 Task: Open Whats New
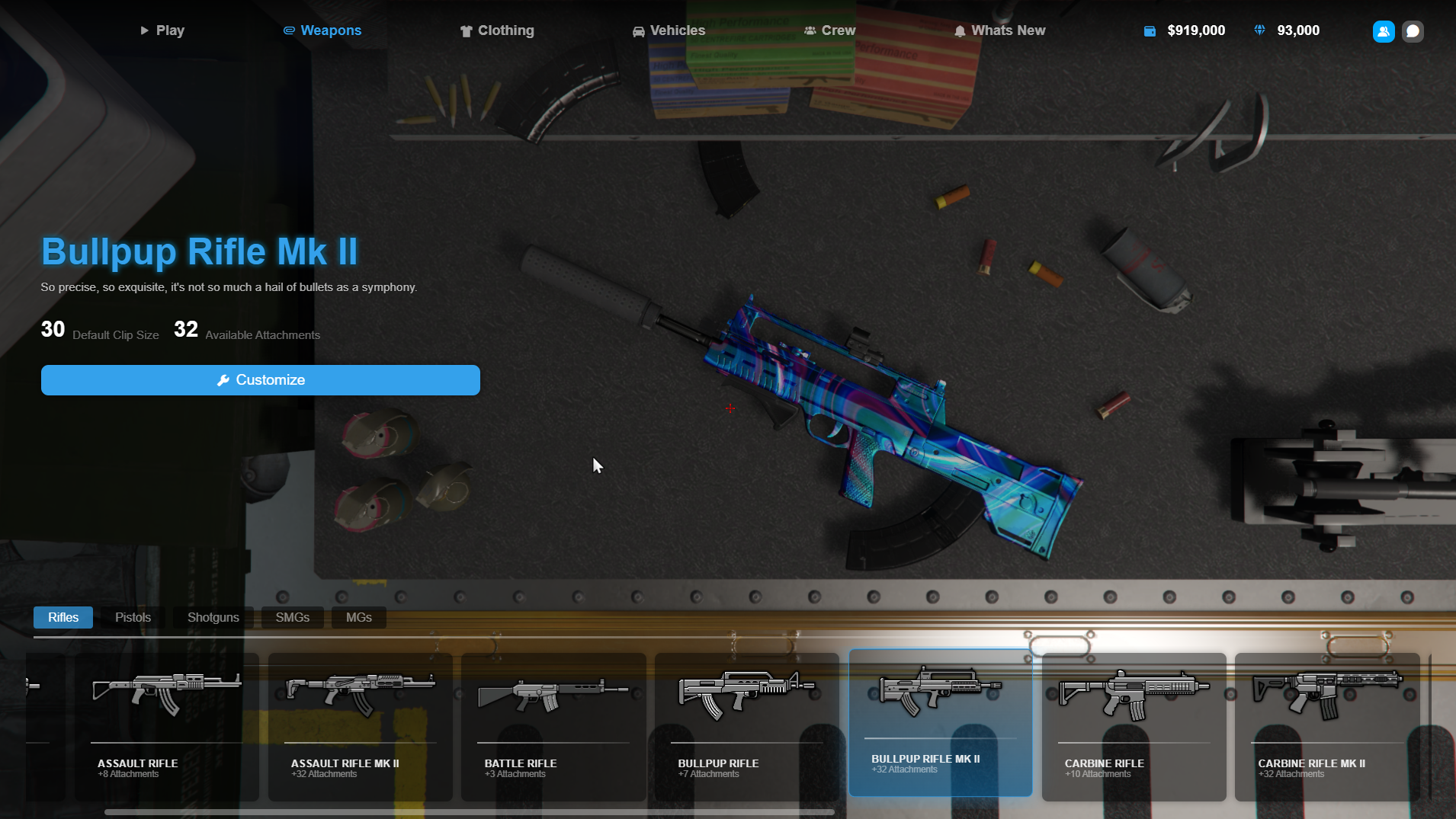pos(999,30)
